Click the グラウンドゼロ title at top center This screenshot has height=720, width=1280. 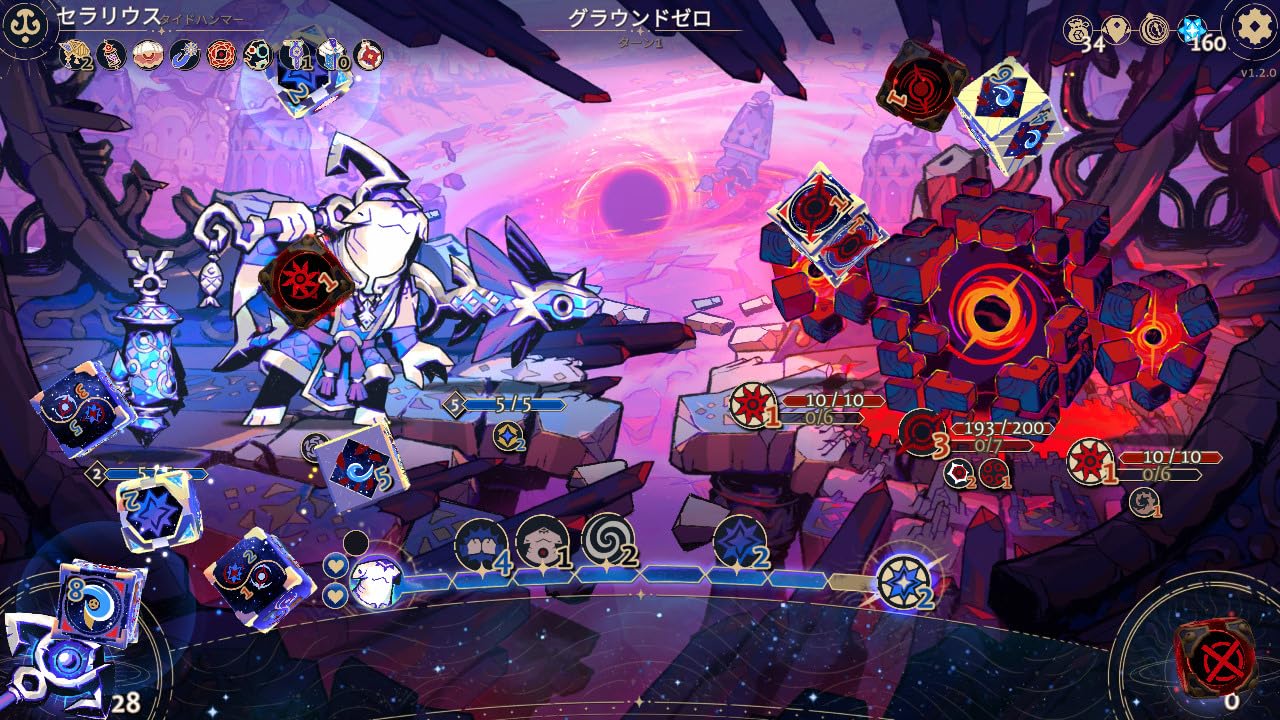[x=642, y=16]
